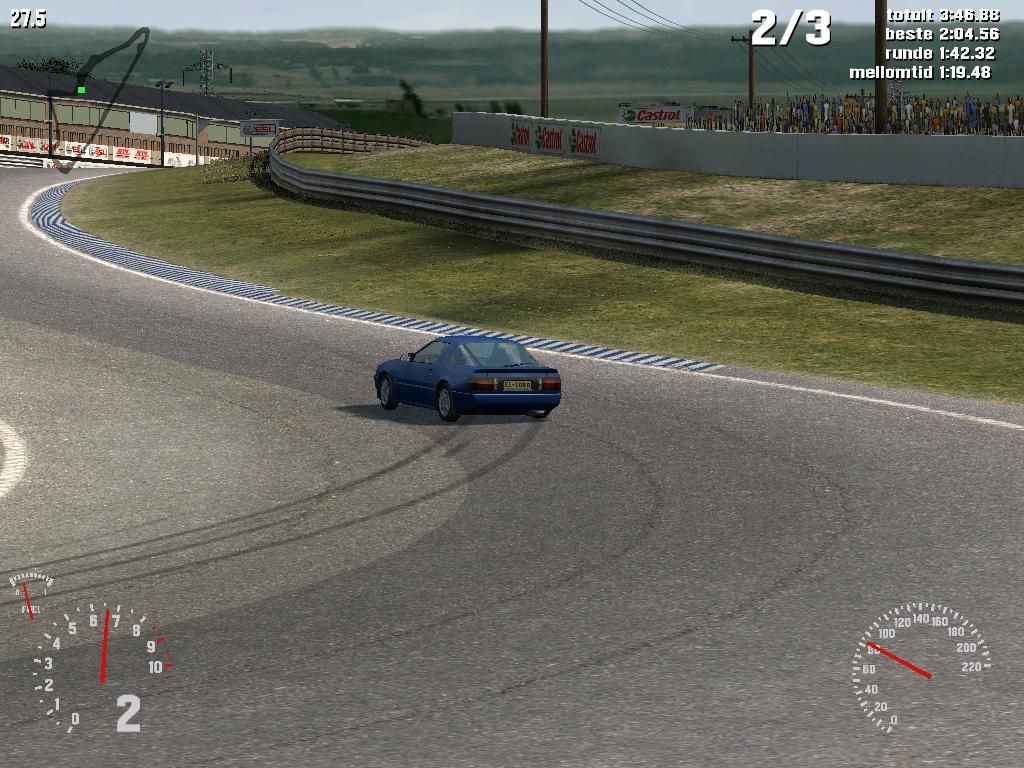
Task: Select the green car marker on the minimap
Action: click(81, 90)
